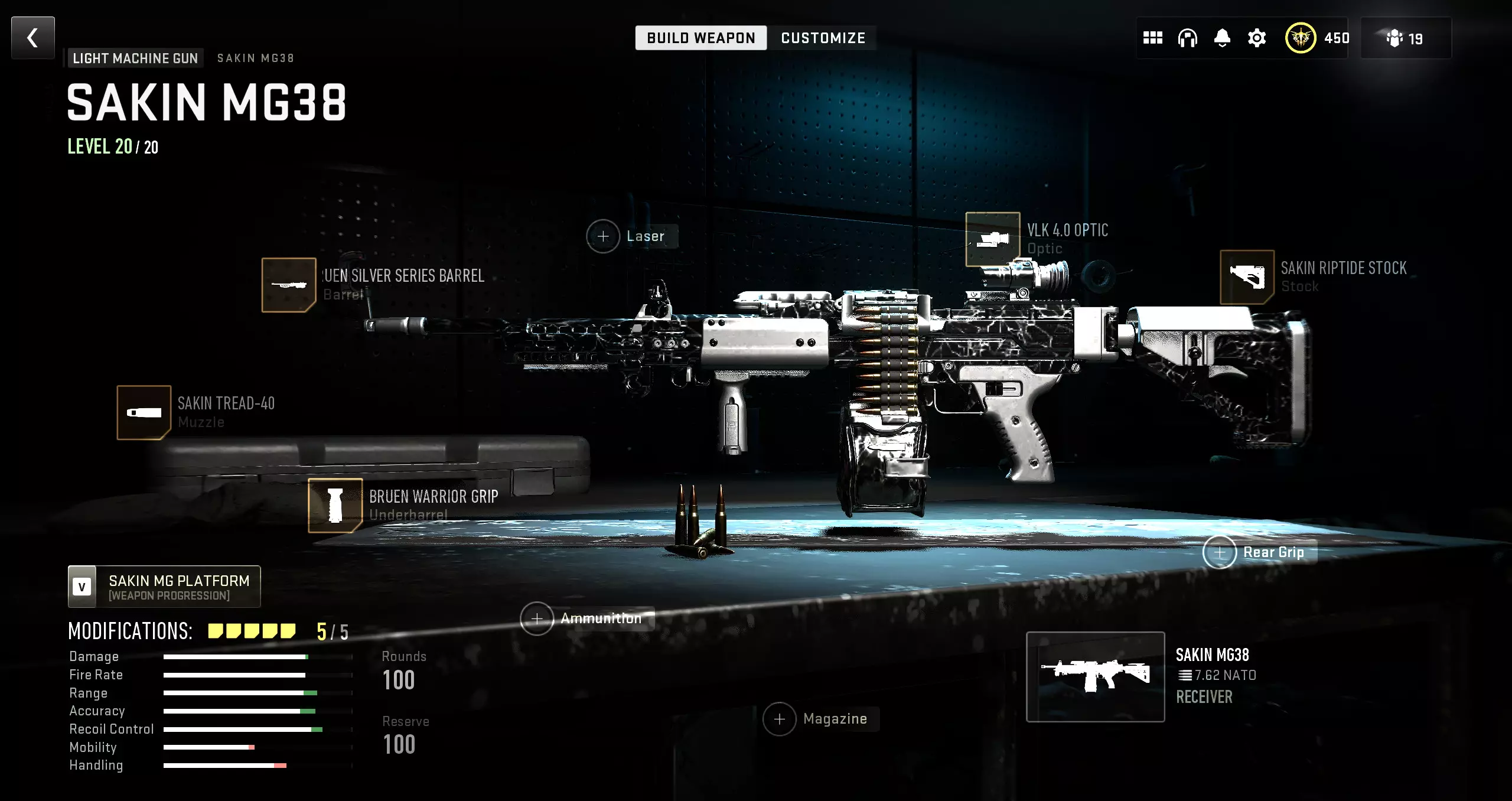Edit the Sakin Tread-40 muzzle slot

tap(144, 412)
